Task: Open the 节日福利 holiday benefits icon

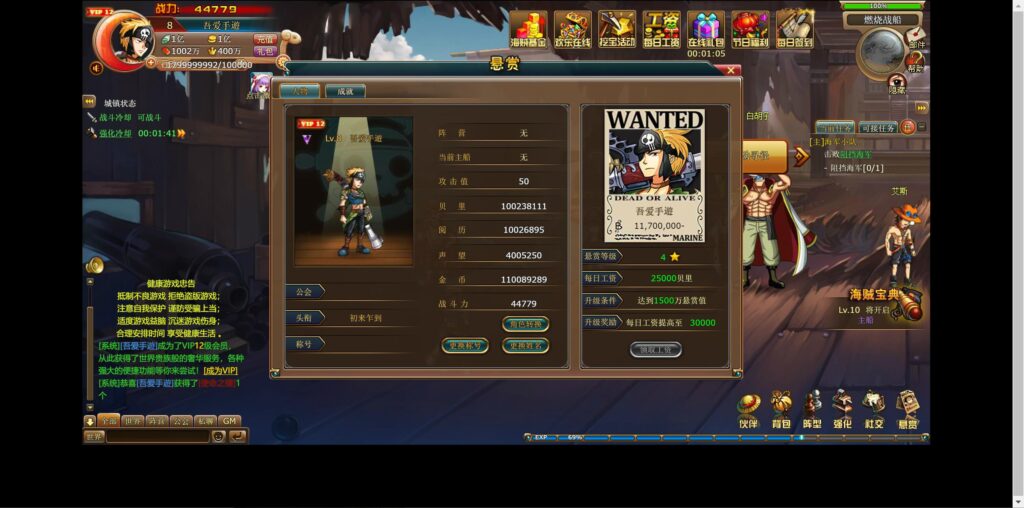Action: coord(750,28)
